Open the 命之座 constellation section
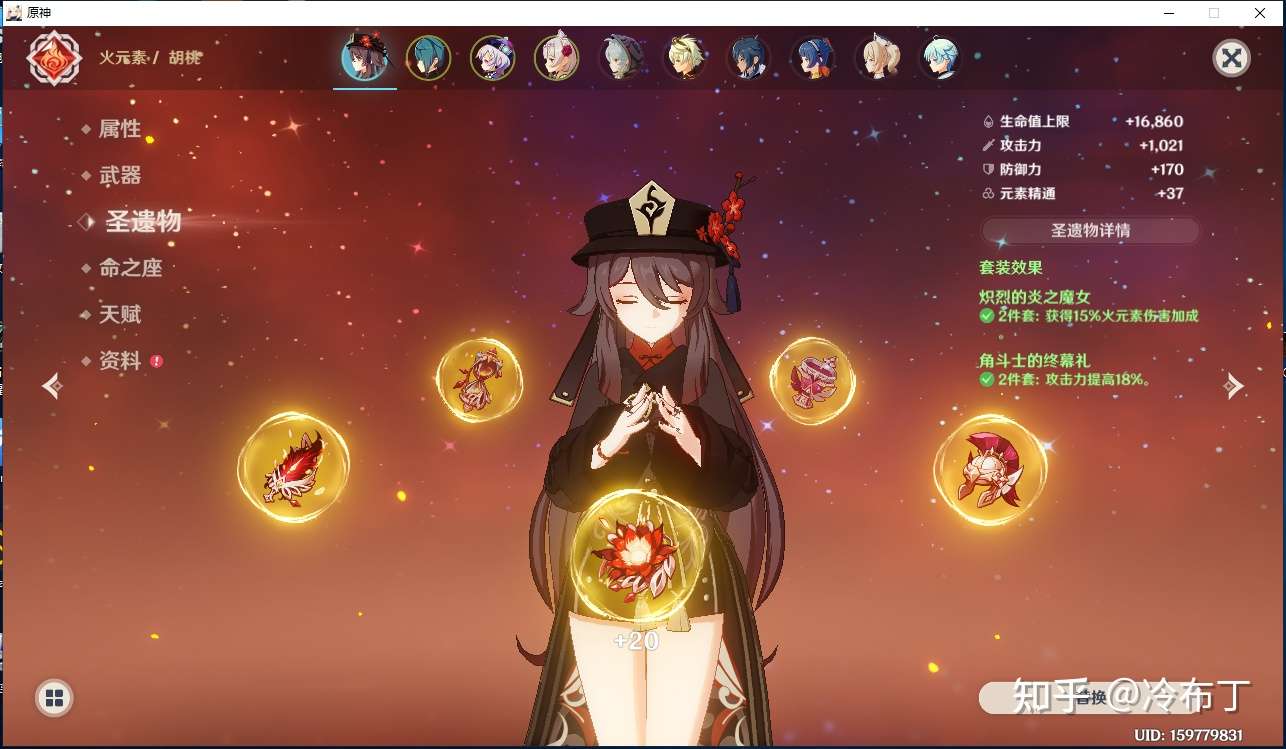The image size is (1286, 749). click(130, 268)
